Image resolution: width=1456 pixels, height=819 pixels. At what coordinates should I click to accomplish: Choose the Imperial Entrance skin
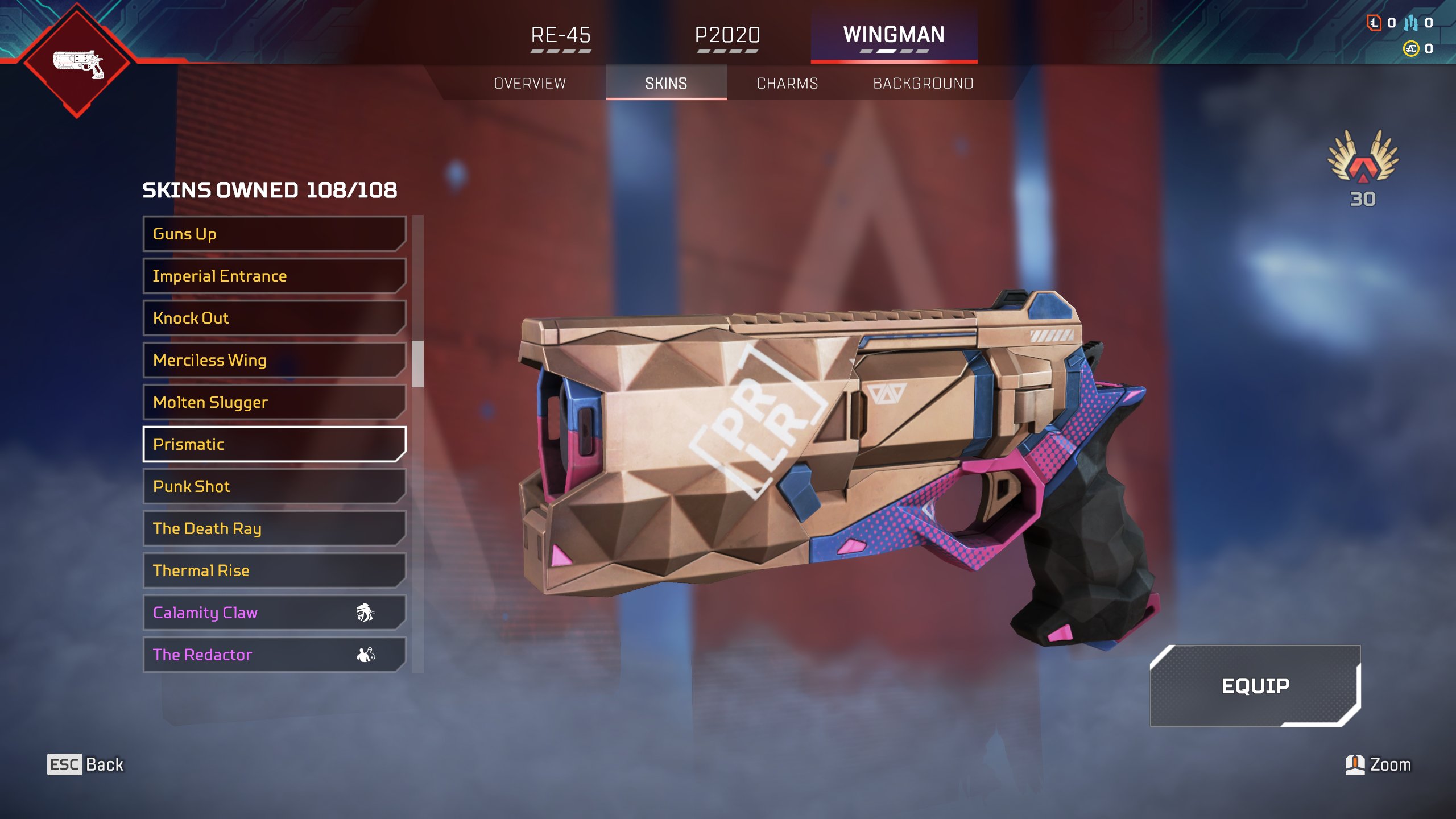coord(274,276)
